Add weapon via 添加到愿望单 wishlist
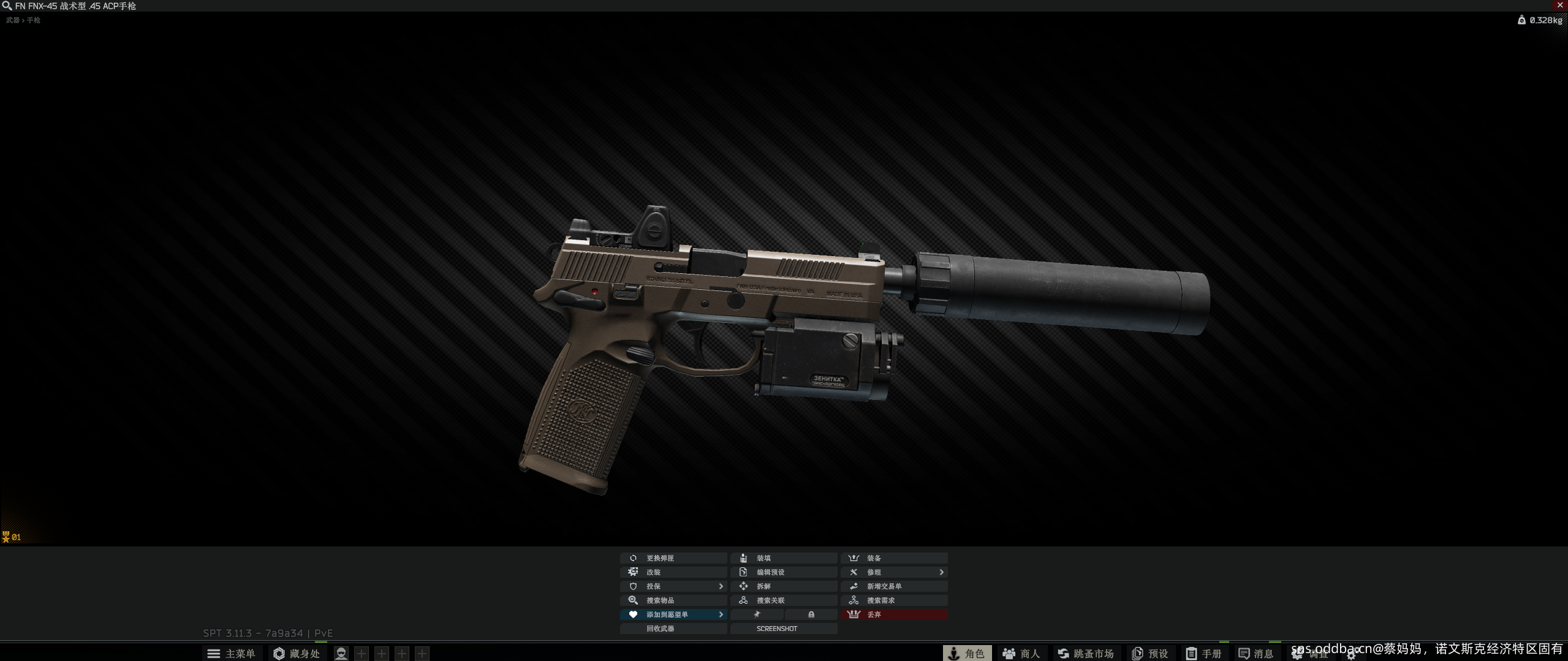The width and height of the screenshot is (1568, 661). [x=673, y=614]
